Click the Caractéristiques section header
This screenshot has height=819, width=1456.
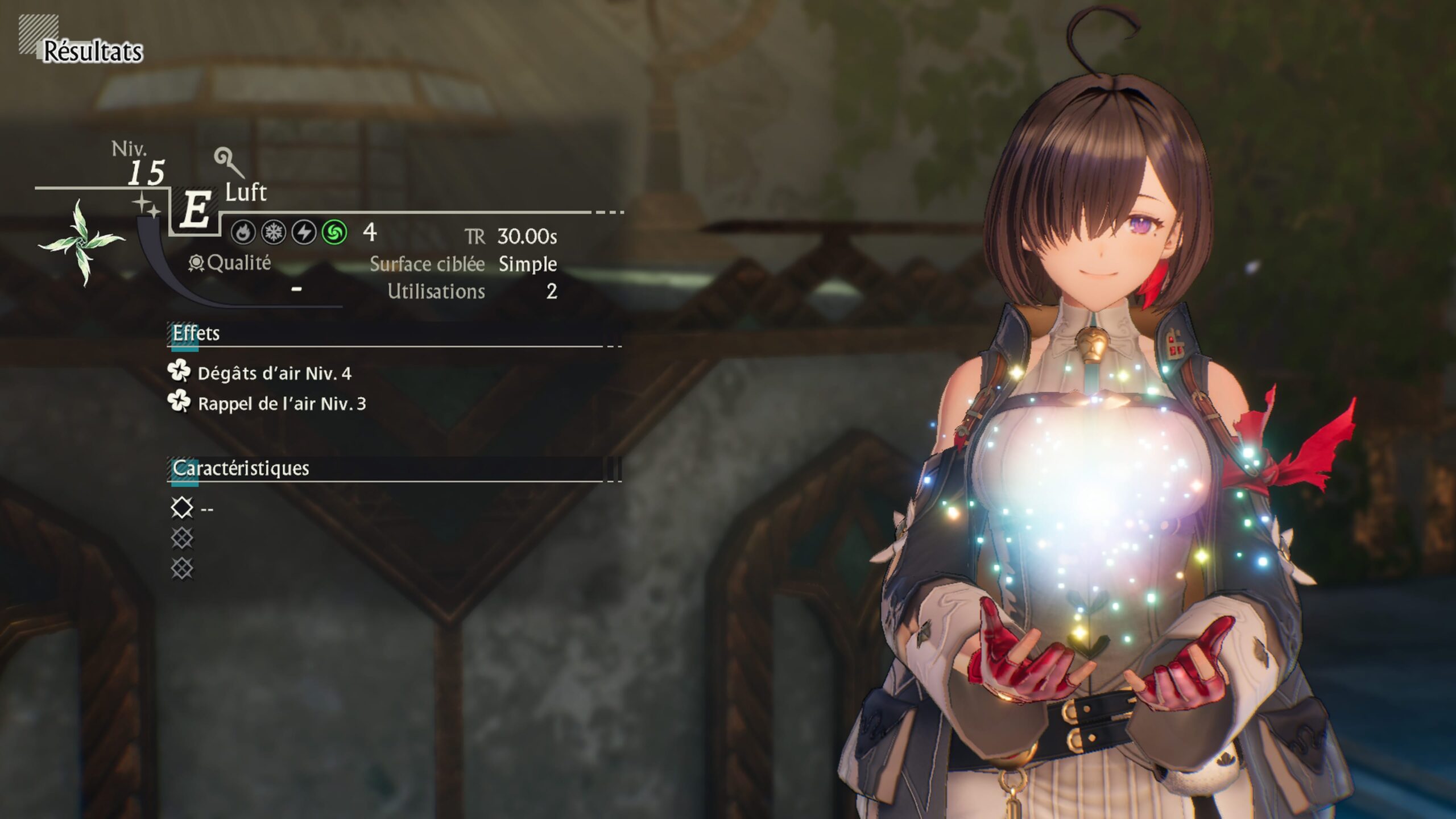click(241, 468)
